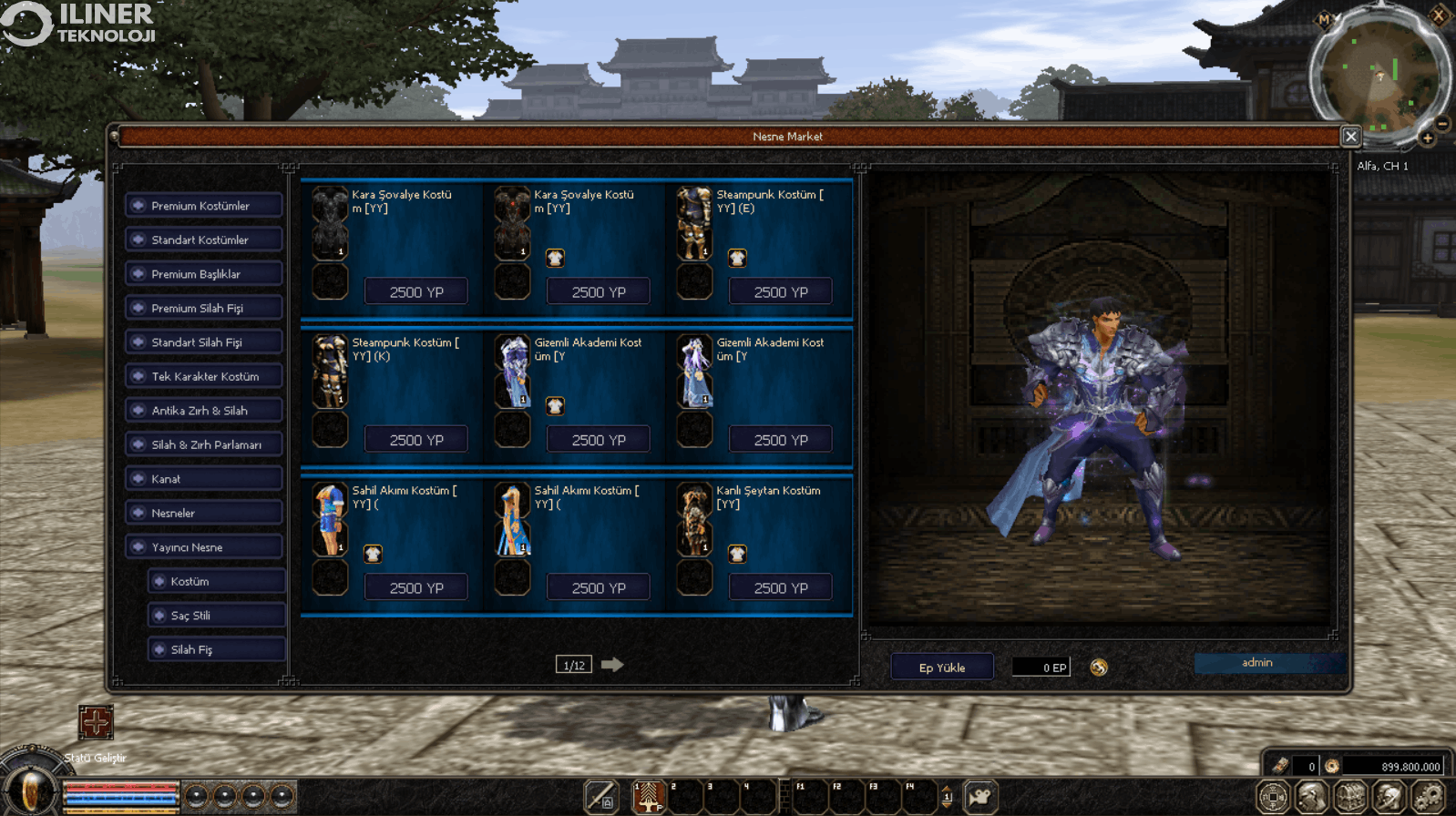This screenshot has height=816, width=1456.
Task: Select the Kanat category
Action: pos(204,479)
